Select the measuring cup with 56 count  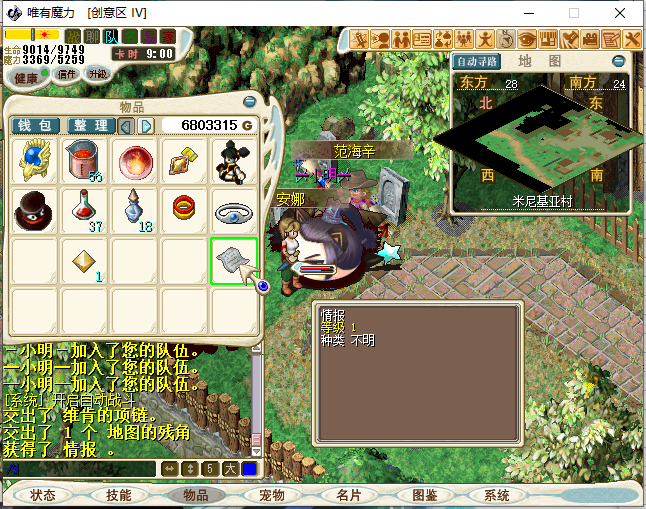[85, 160]
